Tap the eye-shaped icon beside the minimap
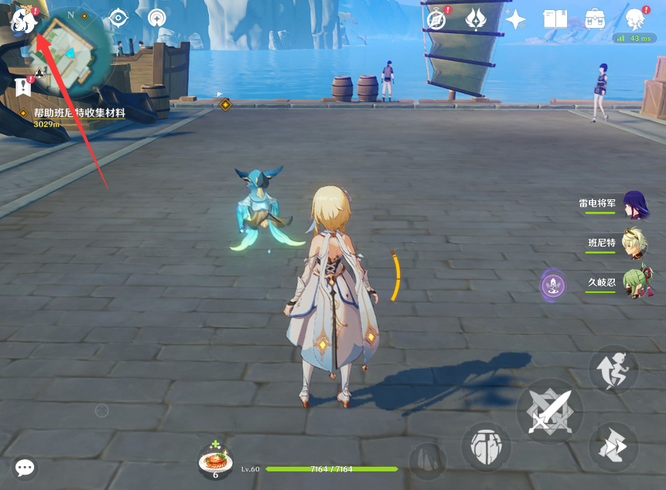666x490 pixels. [x=119, y=17]
